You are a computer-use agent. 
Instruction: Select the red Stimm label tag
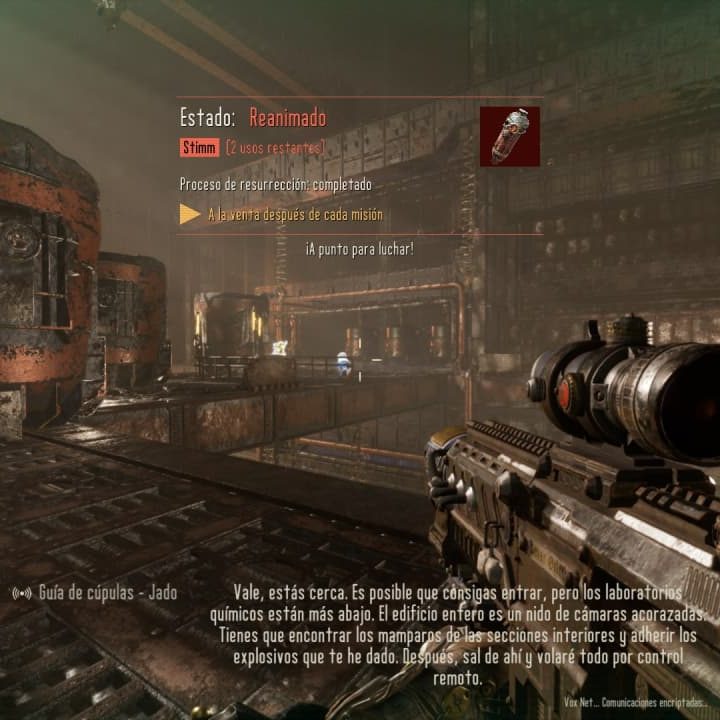click(199, 148)
